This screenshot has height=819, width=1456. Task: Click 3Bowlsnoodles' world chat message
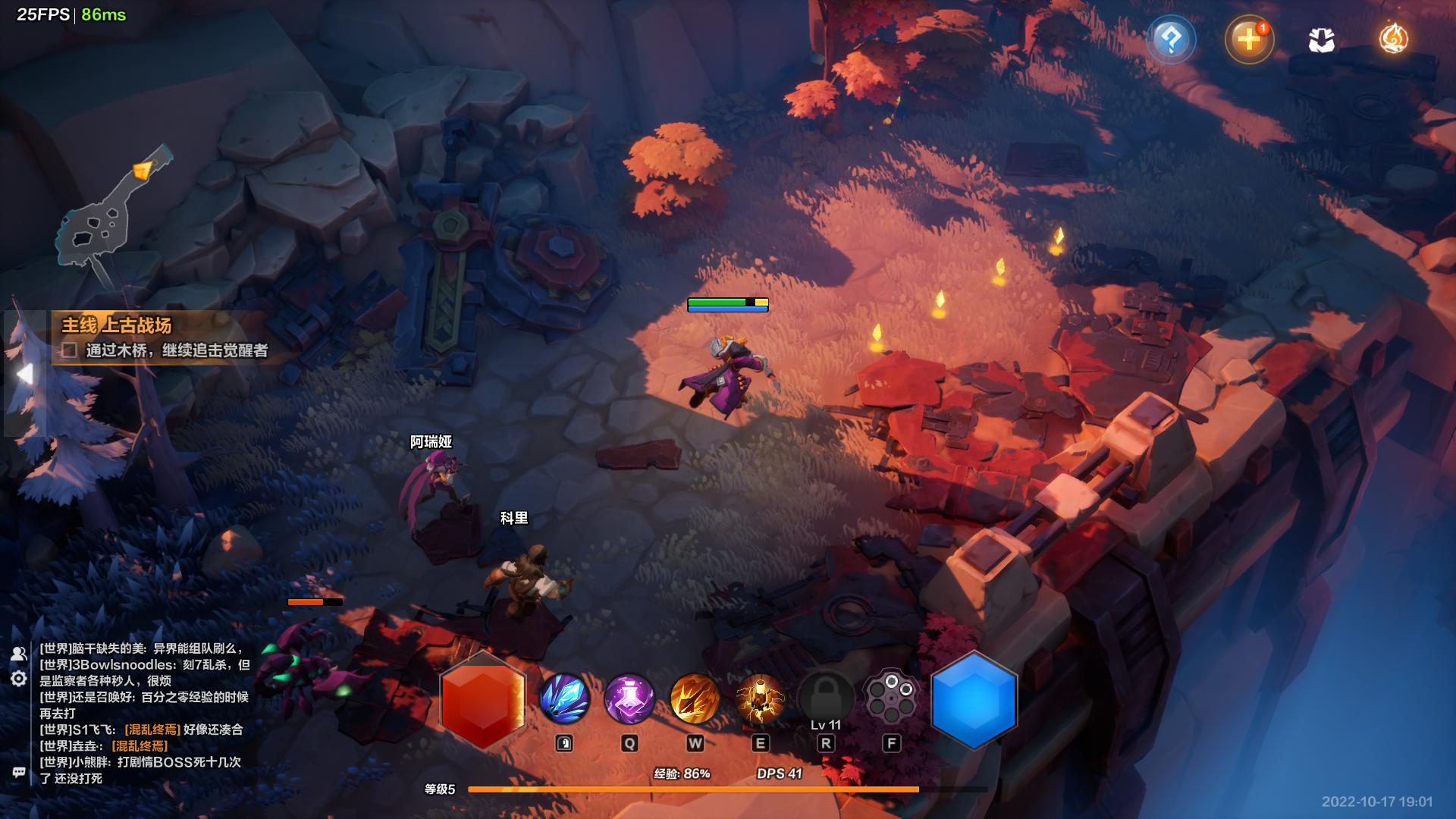pos(144,673)
